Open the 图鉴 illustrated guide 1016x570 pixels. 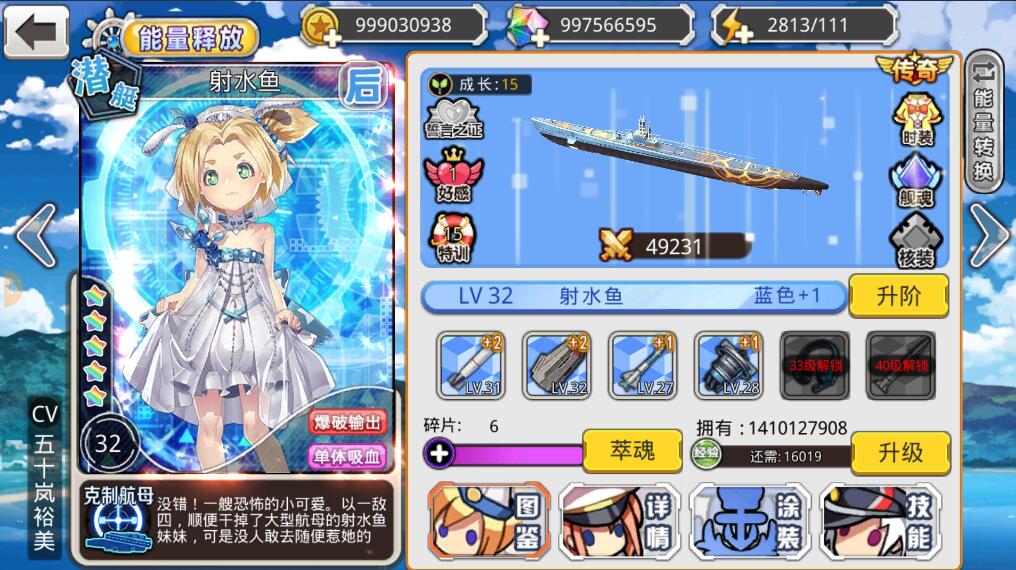pyautogui.click(x=490, y=521)
